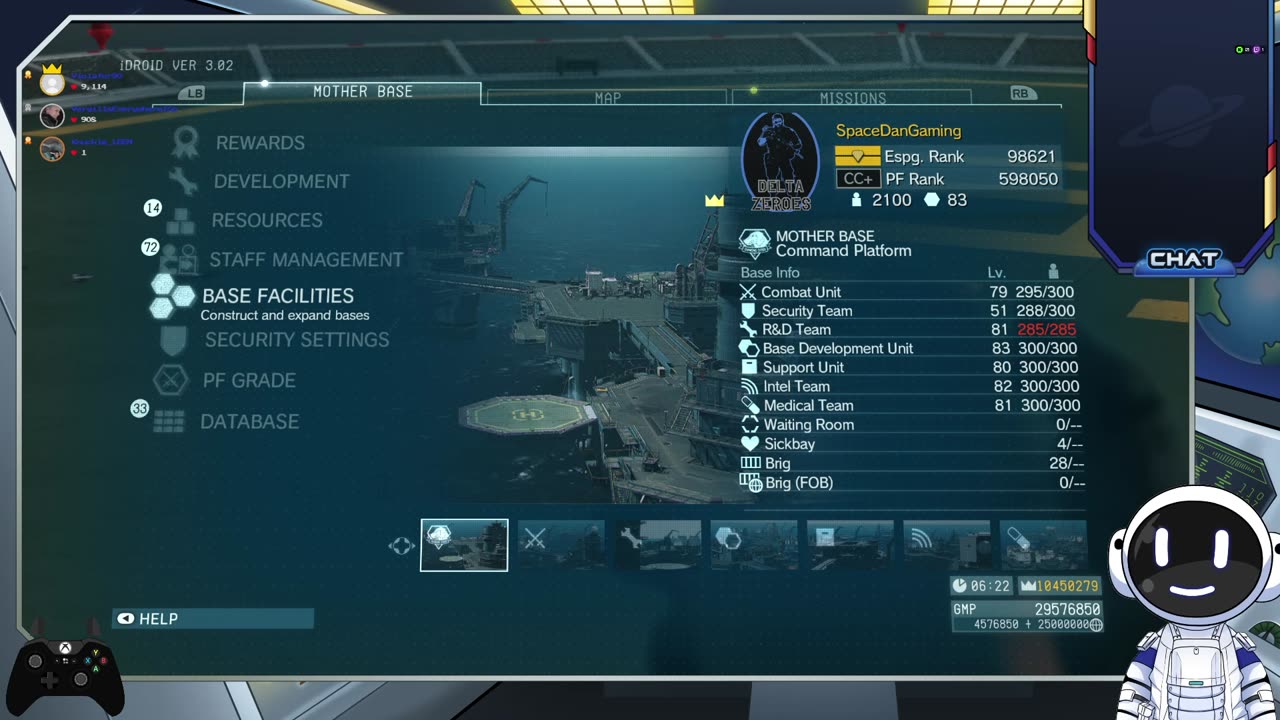Image resolution: width=1280 pixels, height=720 pixels.
Task: Select the Base Development platform thumbnail
Action: (754, 545)
